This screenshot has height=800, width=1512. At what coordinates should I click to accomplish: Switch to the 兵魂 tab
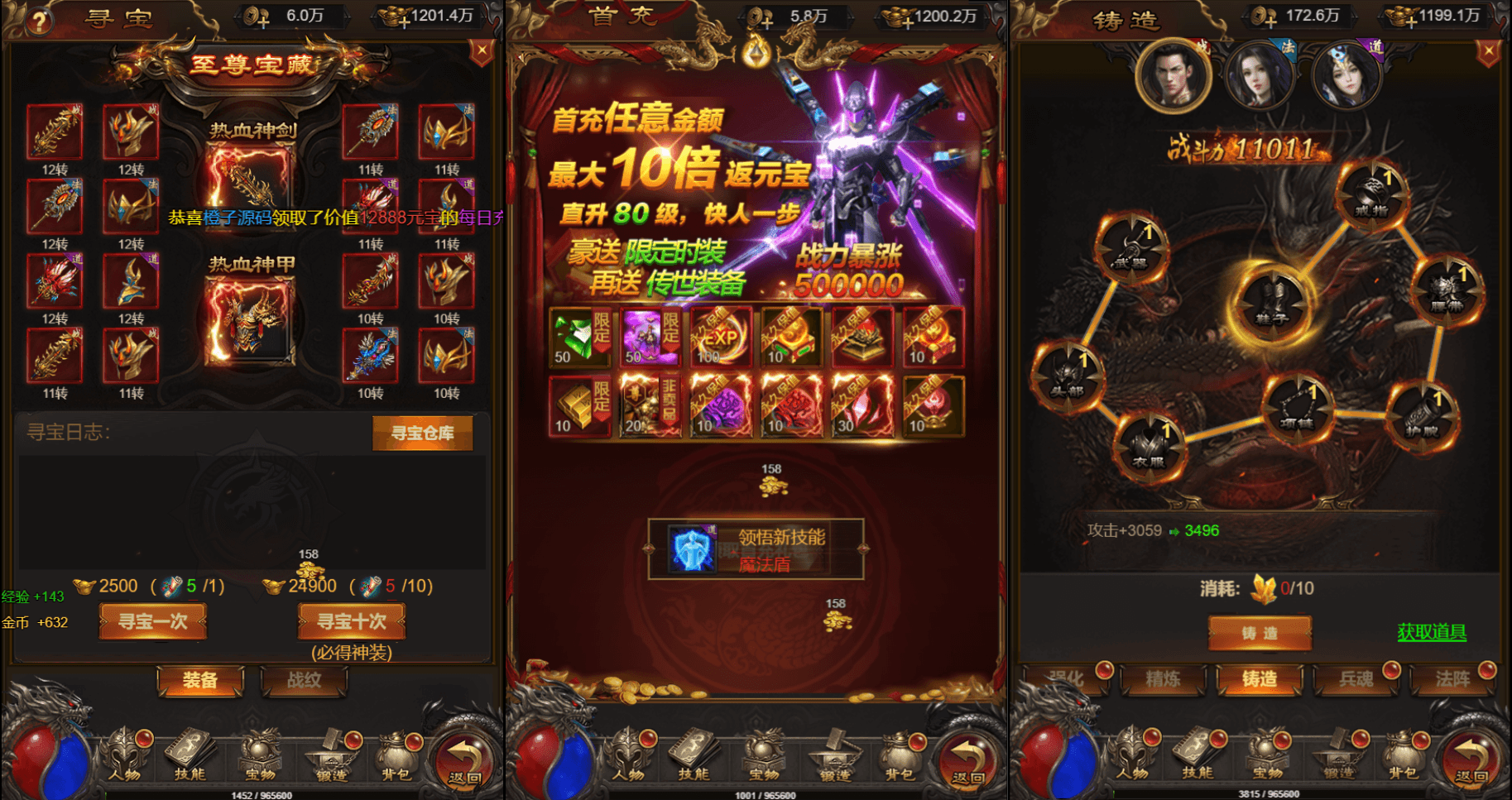click(1357, 678)
